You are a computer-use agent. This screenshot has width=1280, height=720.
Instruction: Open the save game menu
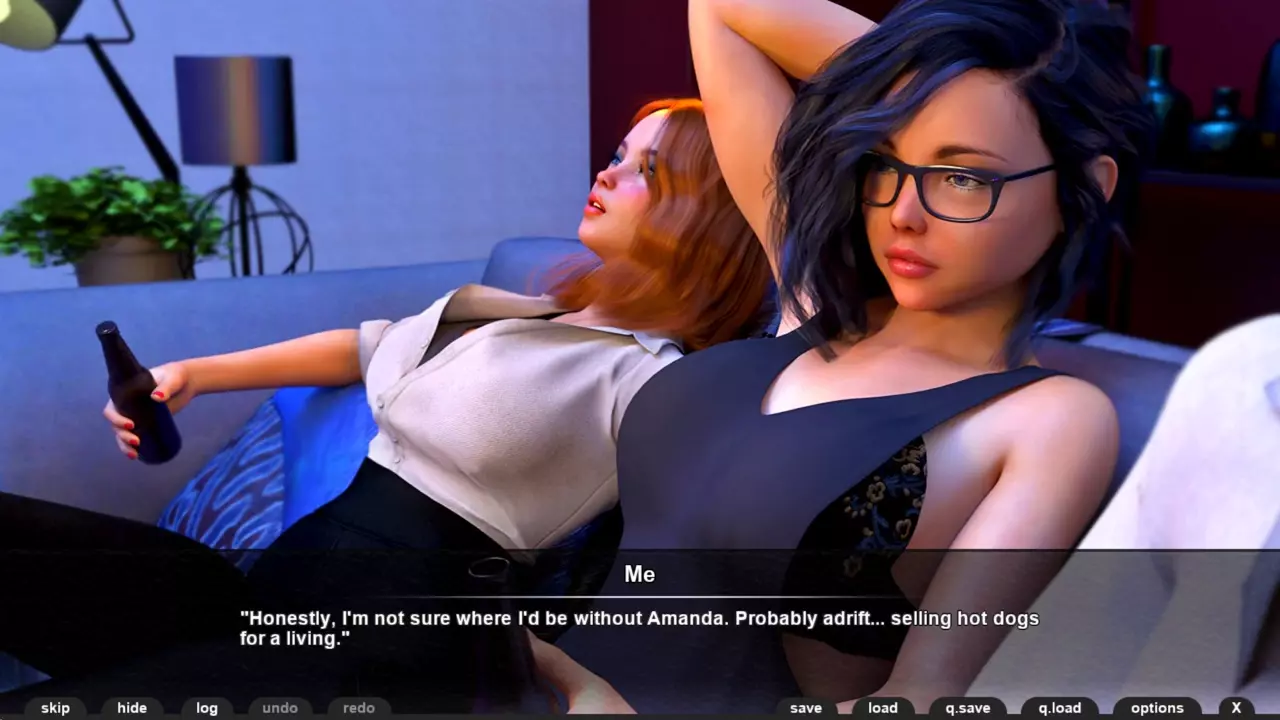click(x=806, y=708)
